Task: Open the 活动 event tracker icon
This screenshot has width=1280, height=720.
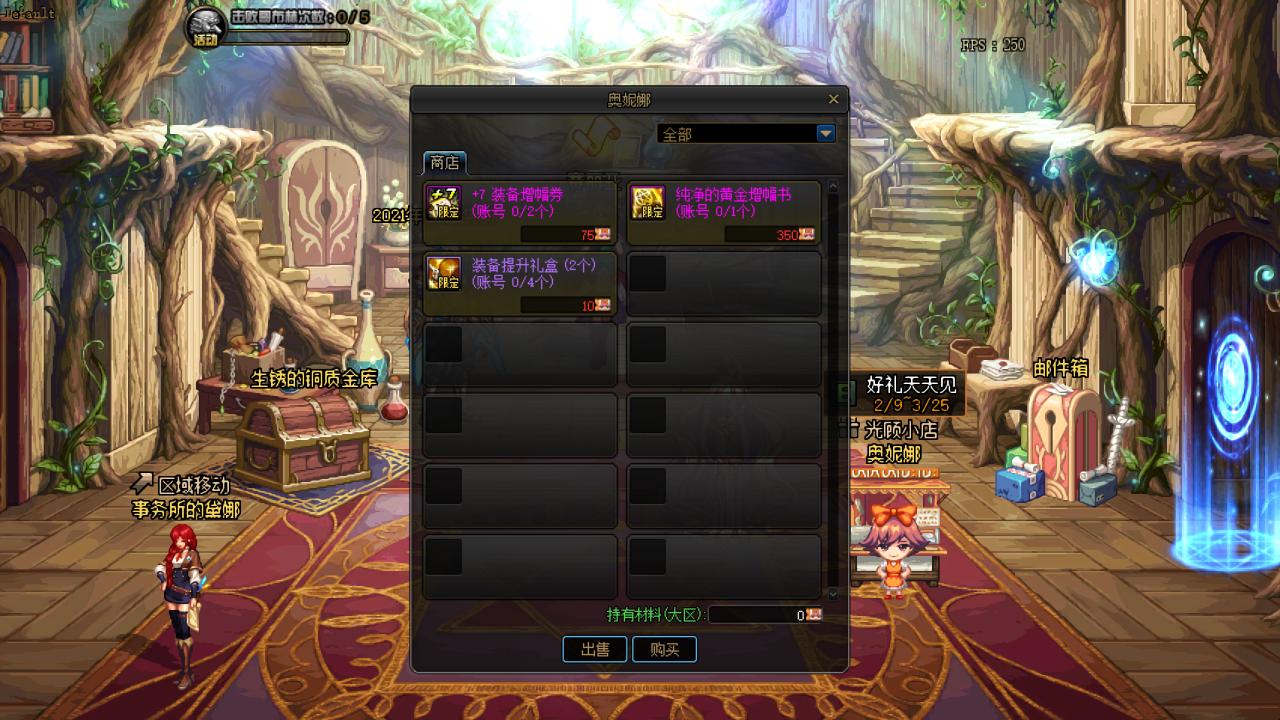Action: tap(206, 27)
